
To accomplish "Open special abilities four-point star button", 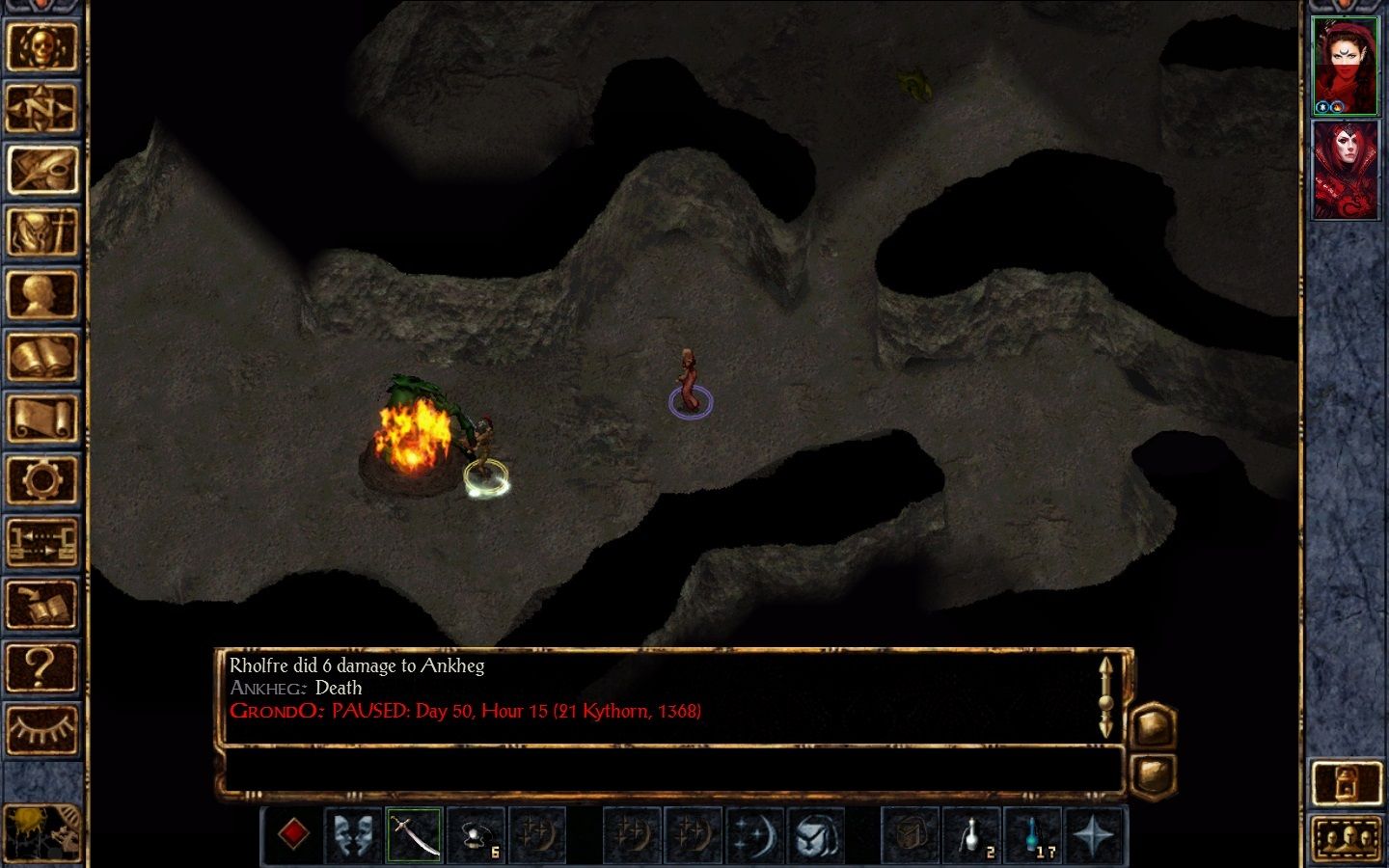I will pos(1094,834).
